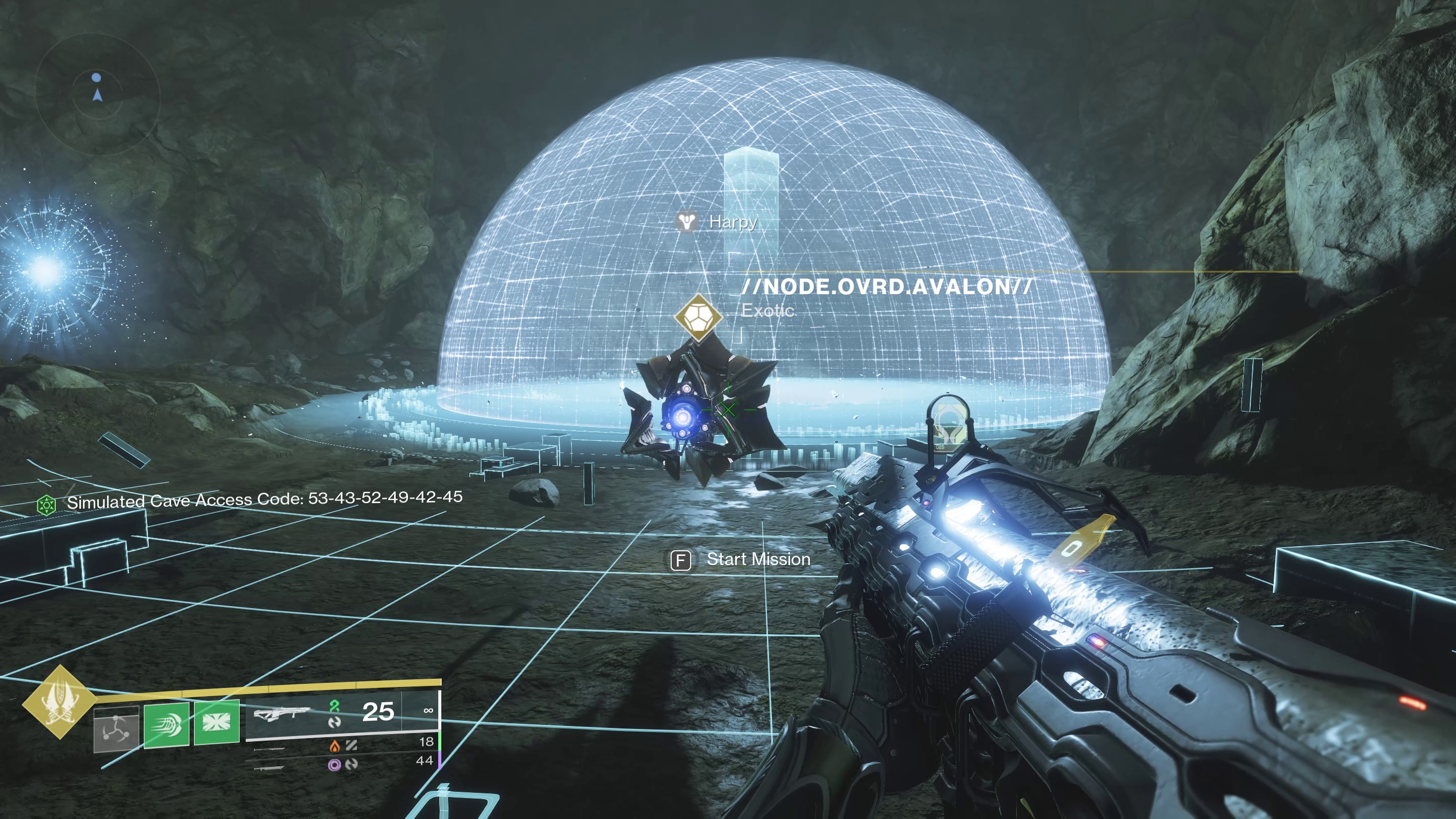Use the green charged melee ability icon
Screen dimensions: 1456x819
tap(167, 725)
